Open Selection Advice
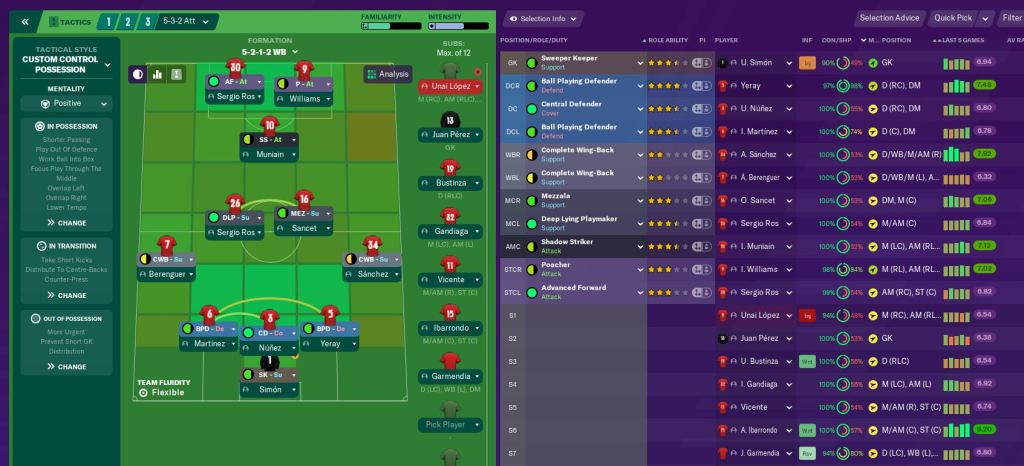This screenshot has width=1024, height=466. (889, 18)
